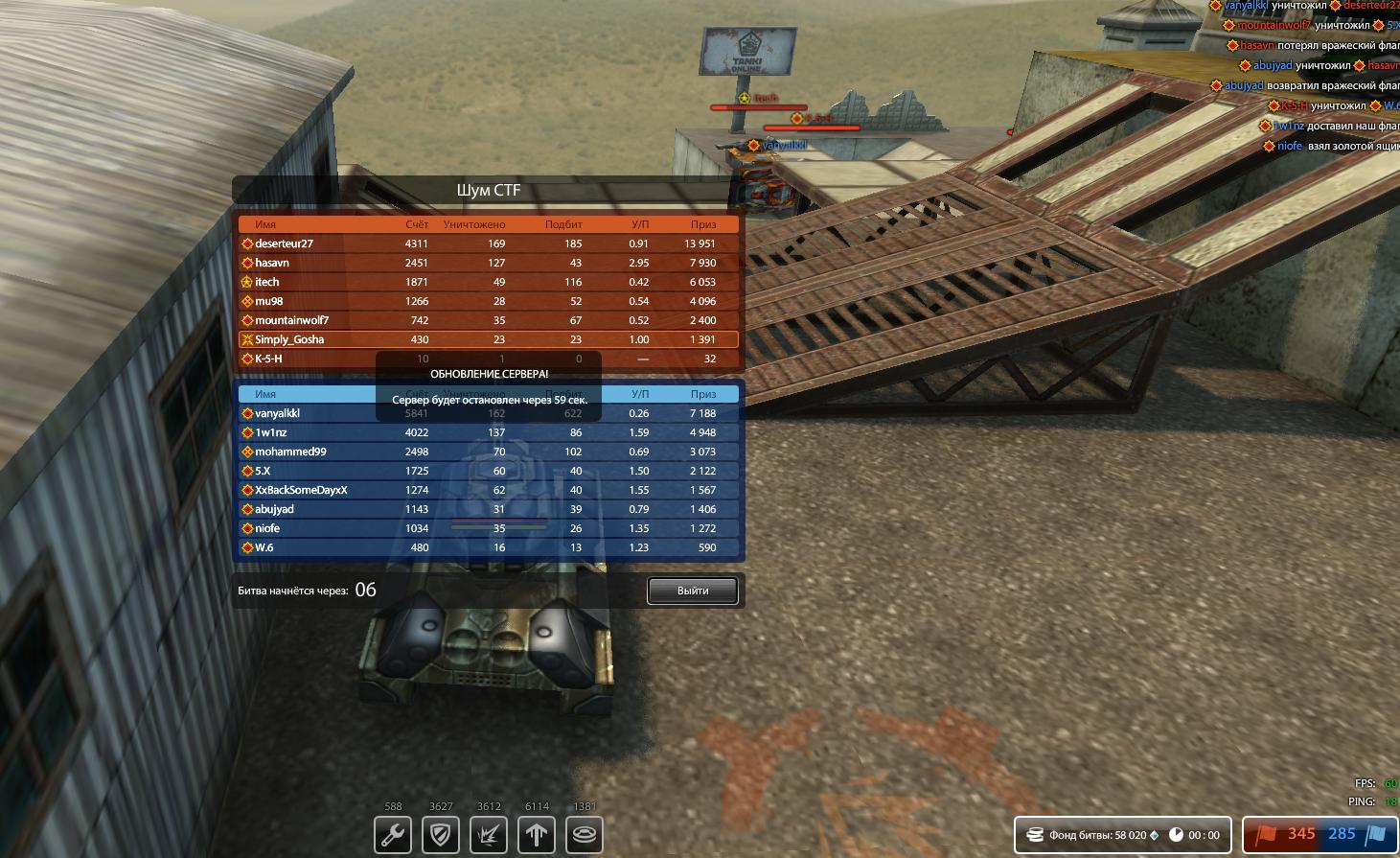This screenshot has height=858, width=1400.
Task: Activate the double armor shield supply
Action: click(x=440, y=835)
